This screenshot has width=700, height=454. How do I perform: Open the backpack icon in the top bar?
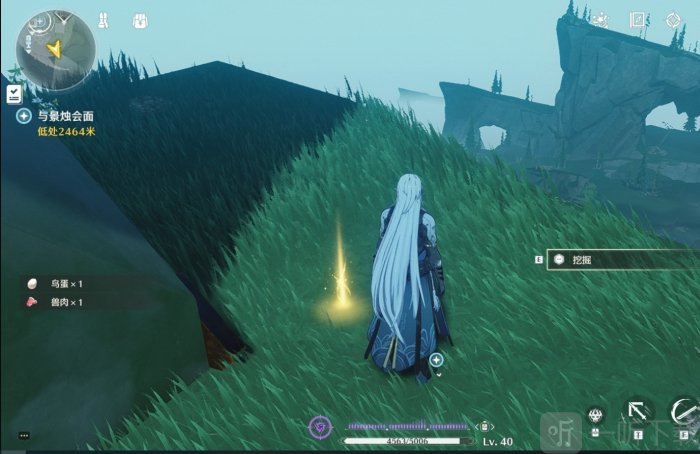click(x=140, y=20)
